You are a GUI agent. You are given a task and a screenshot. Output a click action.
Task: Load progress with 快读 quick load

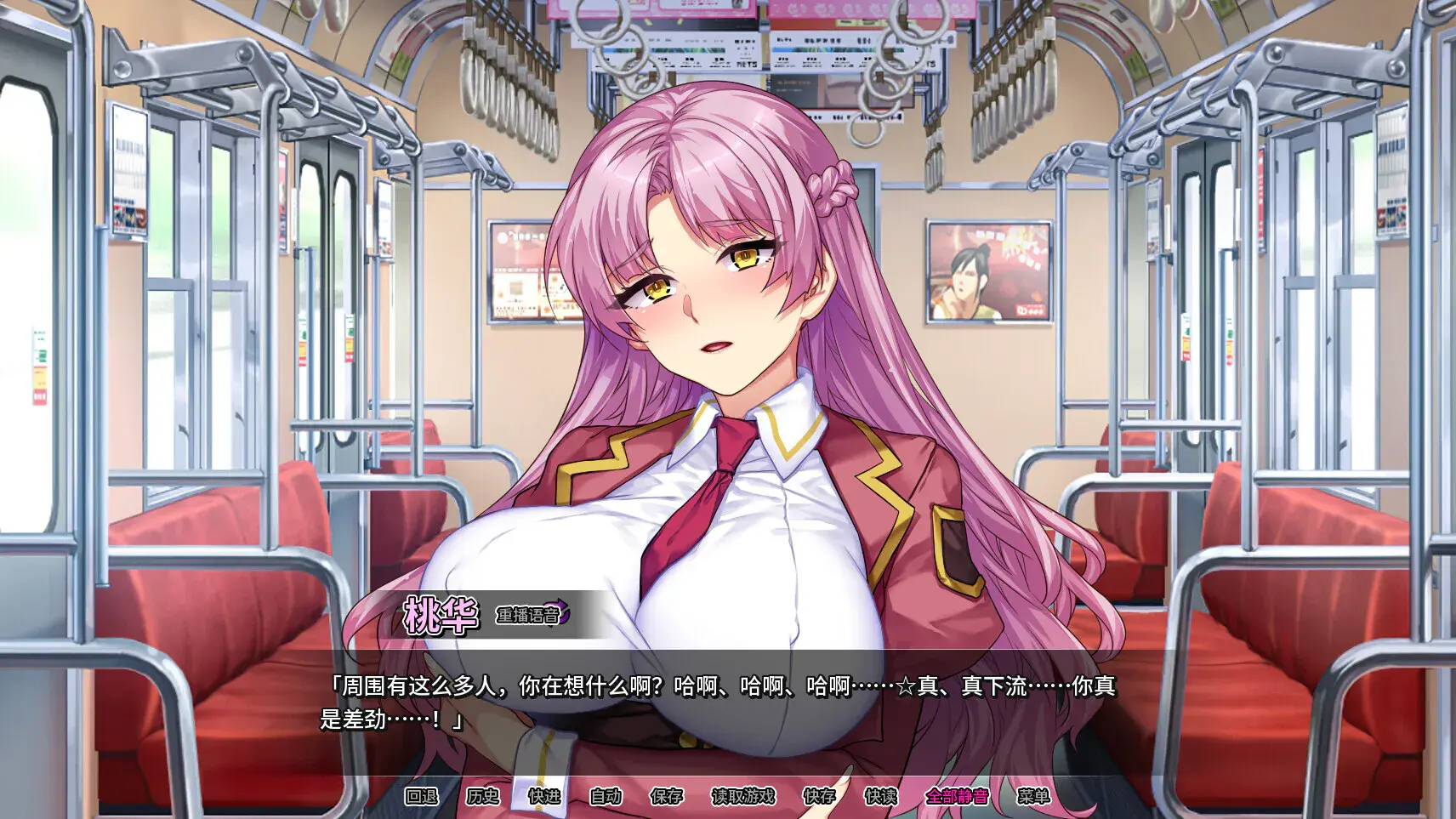(x=881, y=799)
